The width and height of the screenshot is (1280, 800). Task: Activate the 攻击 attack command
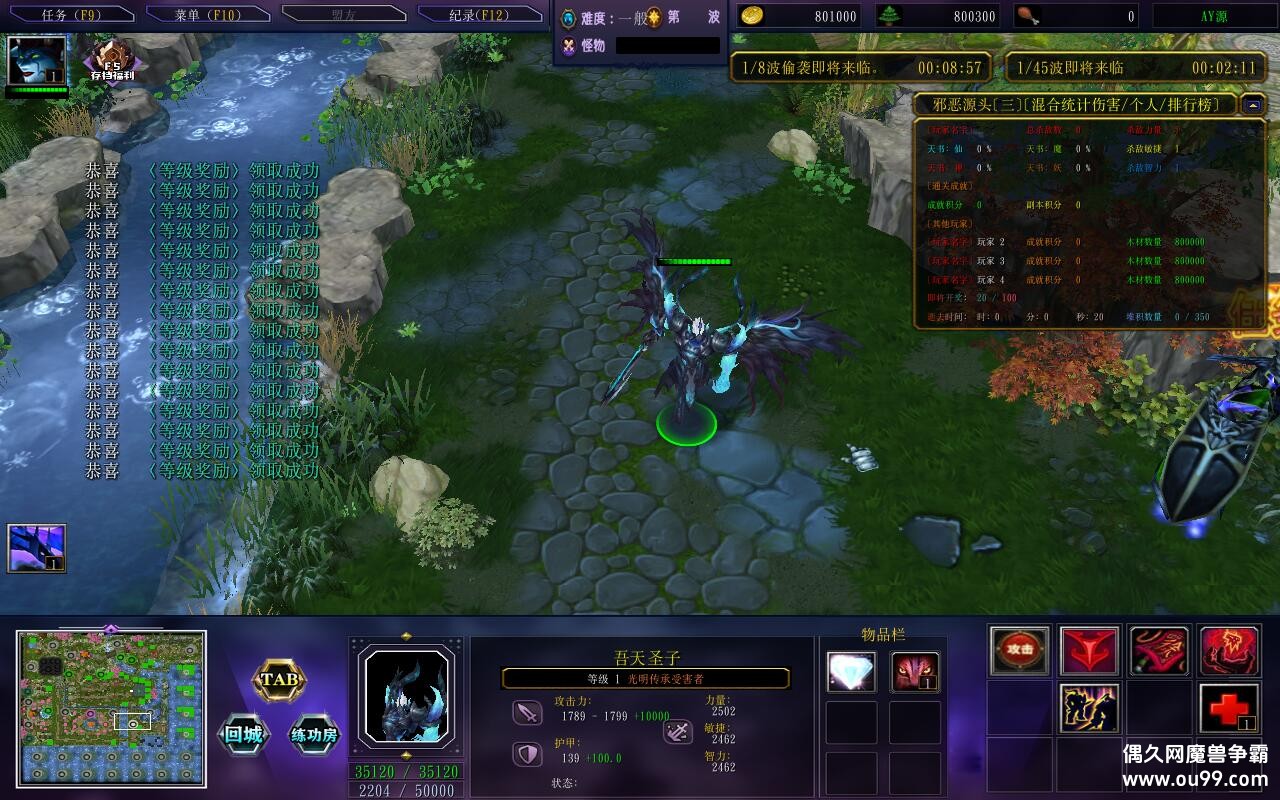coord(1020,650)
